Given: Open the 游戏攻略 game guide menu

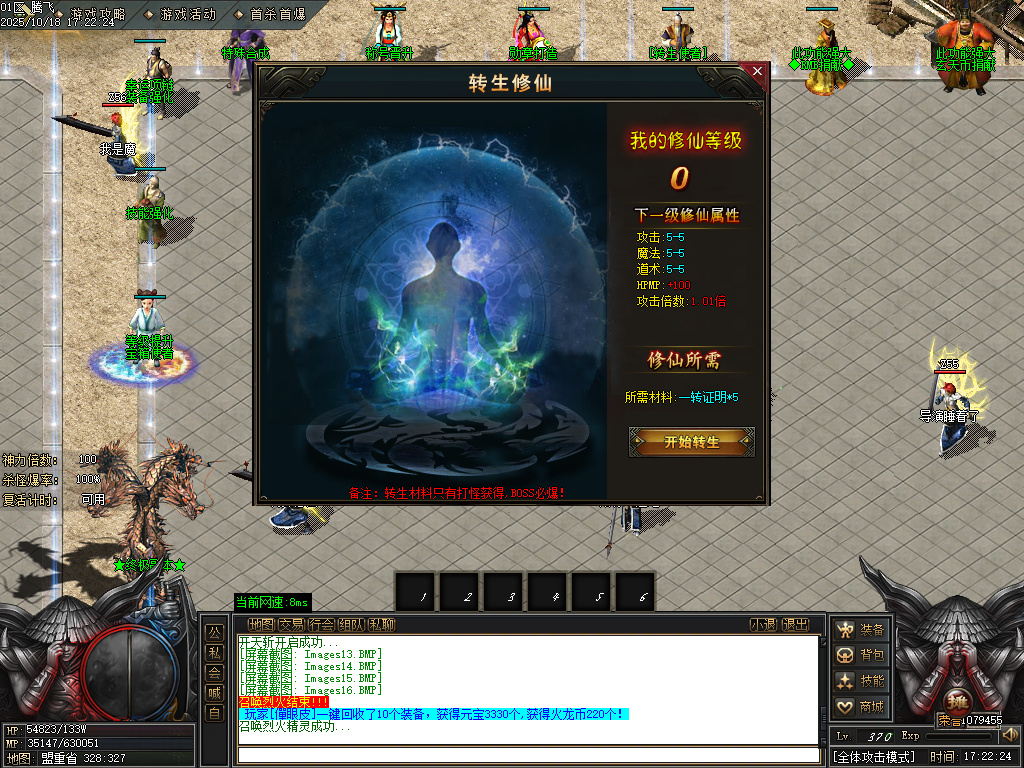Looking at the screenshot, I should [x=98, y=14].
